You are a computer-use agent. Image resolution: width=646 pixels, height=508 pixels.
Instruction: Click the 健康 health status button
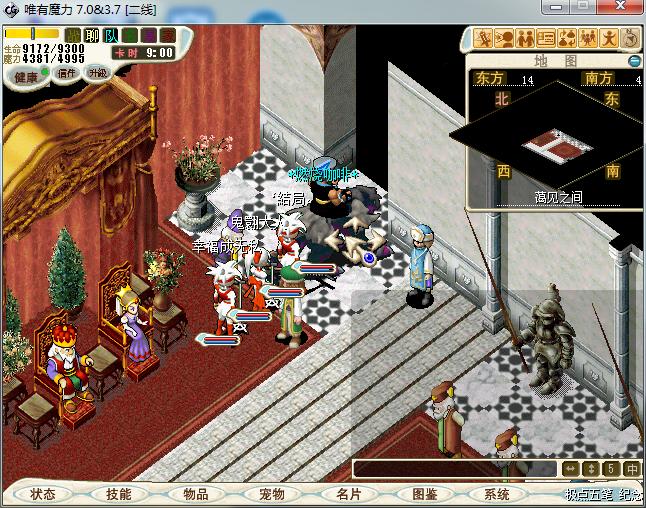coord(26,77)
